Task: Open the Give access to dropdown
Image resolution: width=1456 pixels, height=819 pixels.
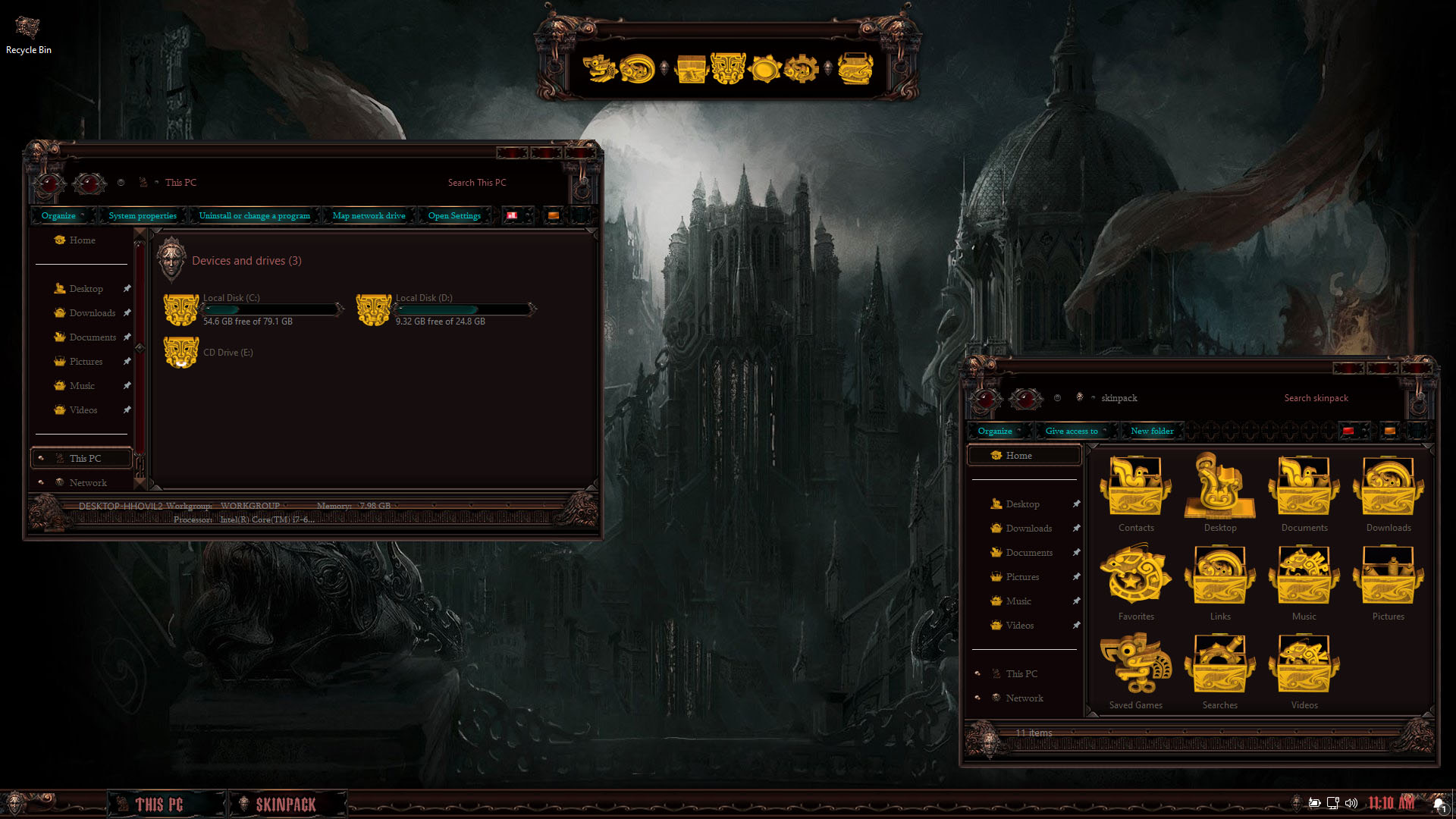Action: coord(1071,430)
